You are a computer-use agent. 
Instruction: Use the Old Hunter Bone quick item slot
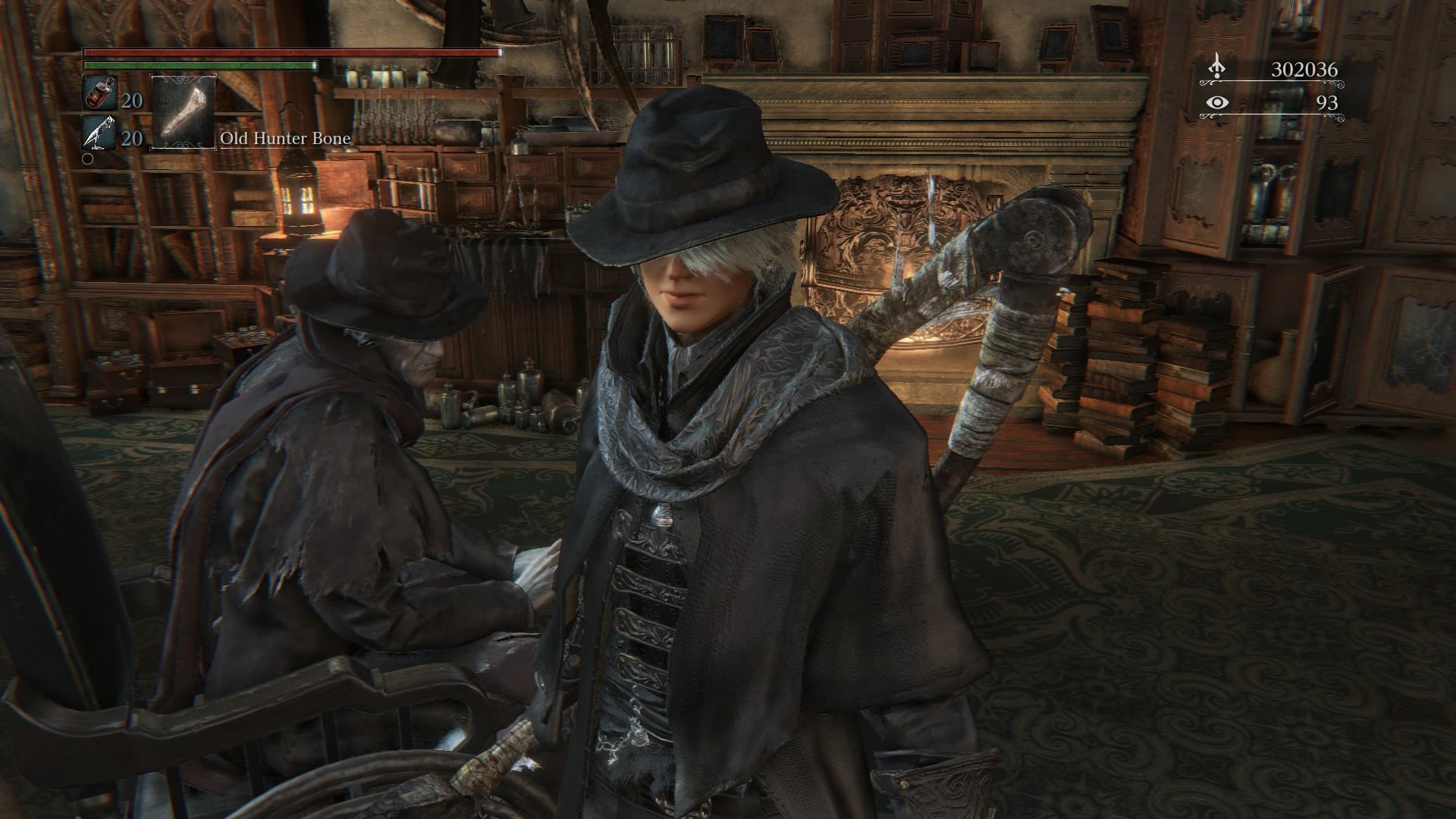(184, 111)
